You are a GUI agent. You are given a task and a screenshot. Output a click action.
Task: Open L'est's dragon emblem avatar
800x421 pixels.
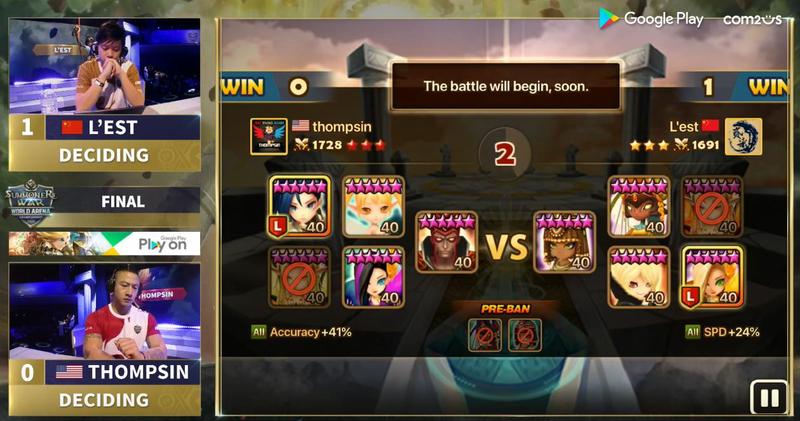click(x=743, y=136)
